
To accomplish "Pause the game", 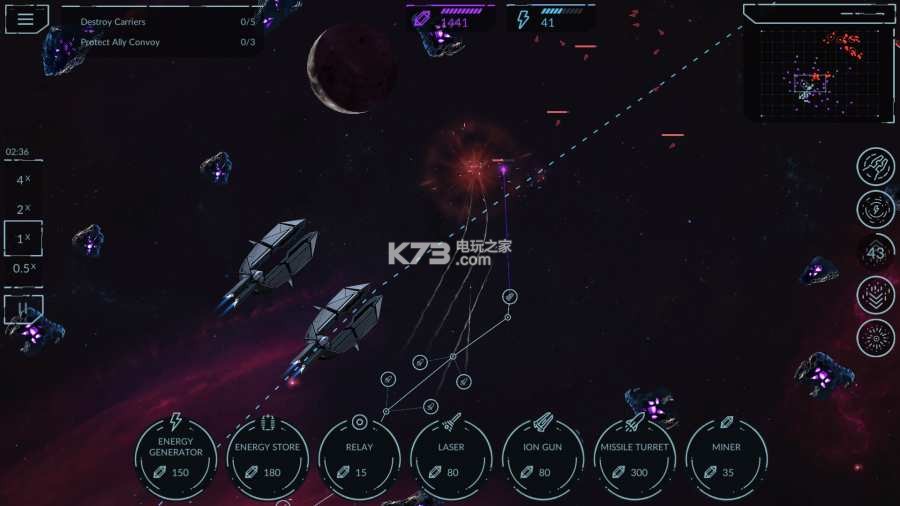I will [x=22, y=308].
